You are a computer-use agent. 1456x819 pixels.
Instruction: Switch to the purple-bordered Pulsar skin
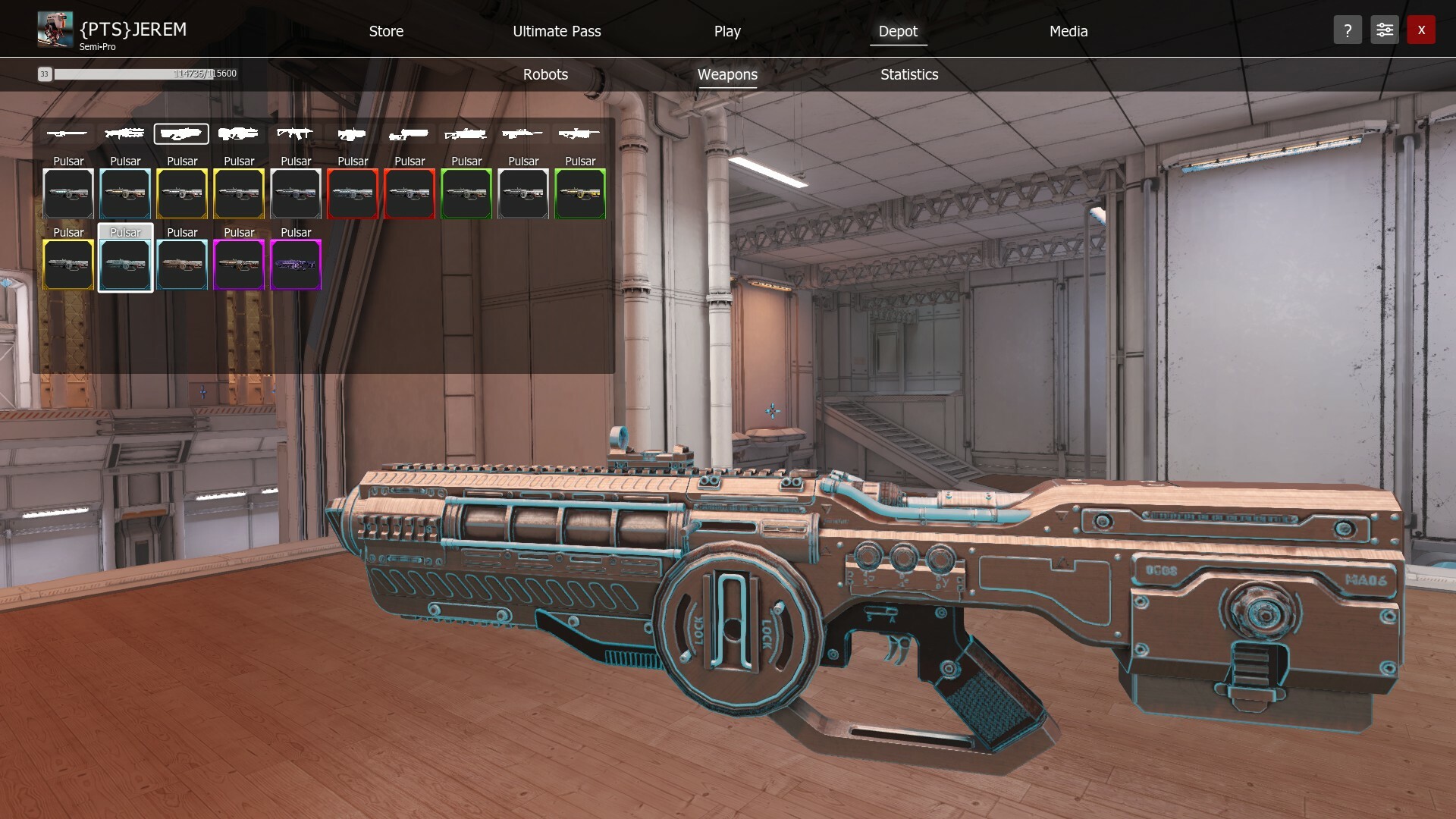click(x=295, y=265)
